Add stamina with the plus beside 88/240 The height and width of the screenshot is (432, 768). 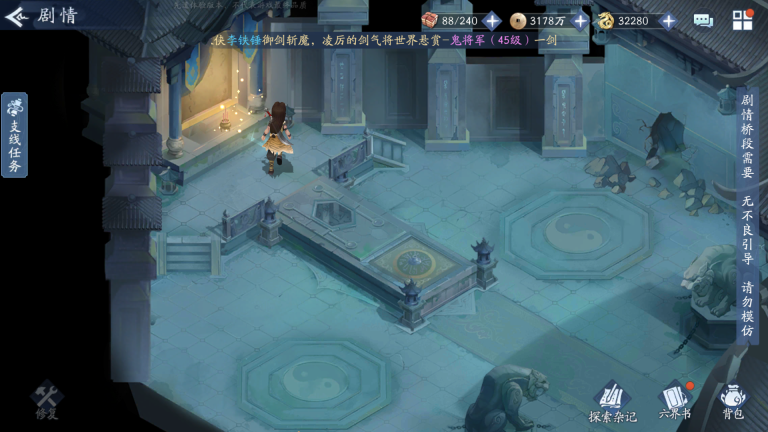click(x=492, y=21)
